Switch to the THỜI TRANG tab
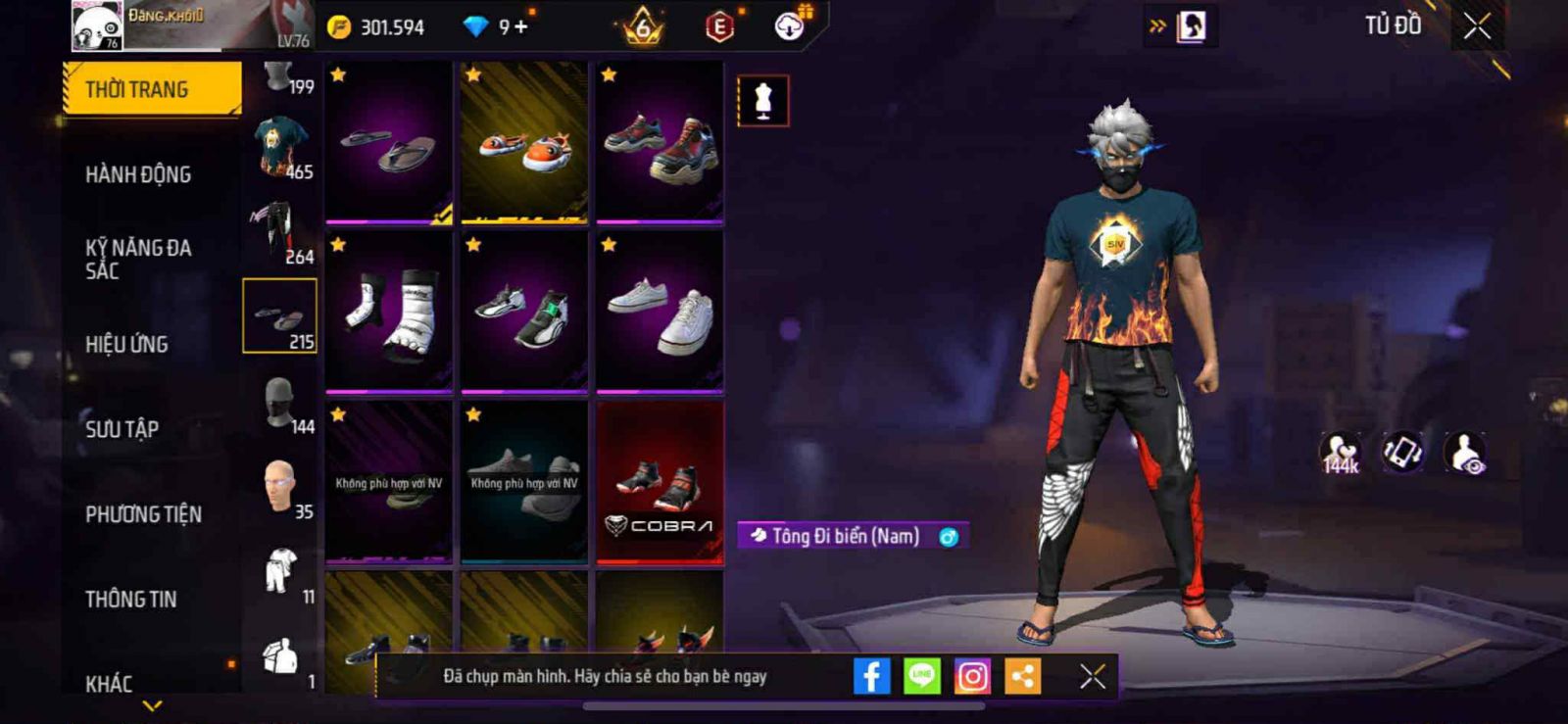 pyautogui.click(x=152, y=89)
